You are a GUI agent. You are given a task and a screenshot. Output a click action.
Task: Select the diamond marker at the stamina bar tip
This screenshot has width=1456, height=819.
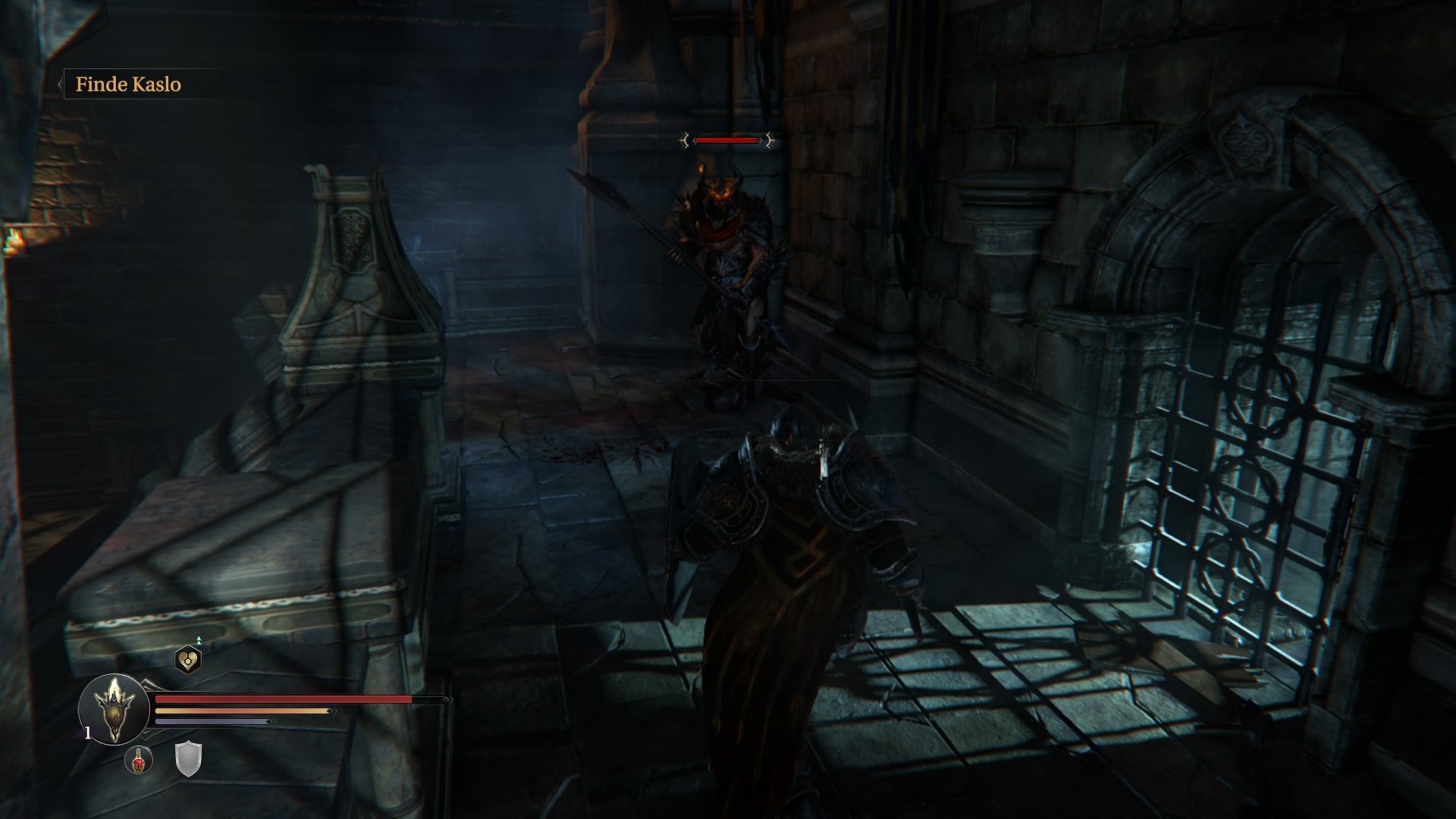(x=328, y=711)
